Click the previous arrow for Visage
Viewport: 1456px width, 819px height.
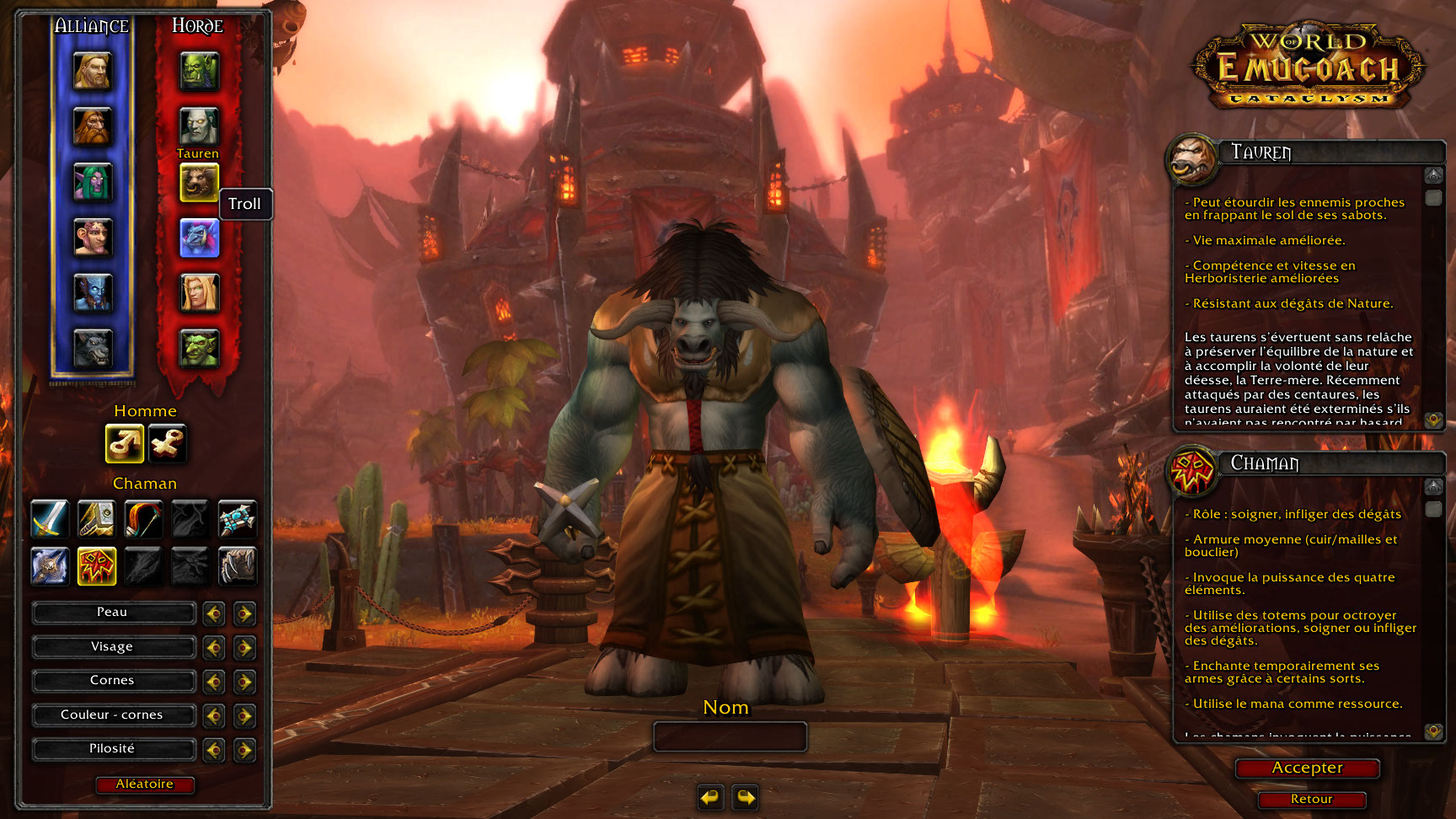214,647
